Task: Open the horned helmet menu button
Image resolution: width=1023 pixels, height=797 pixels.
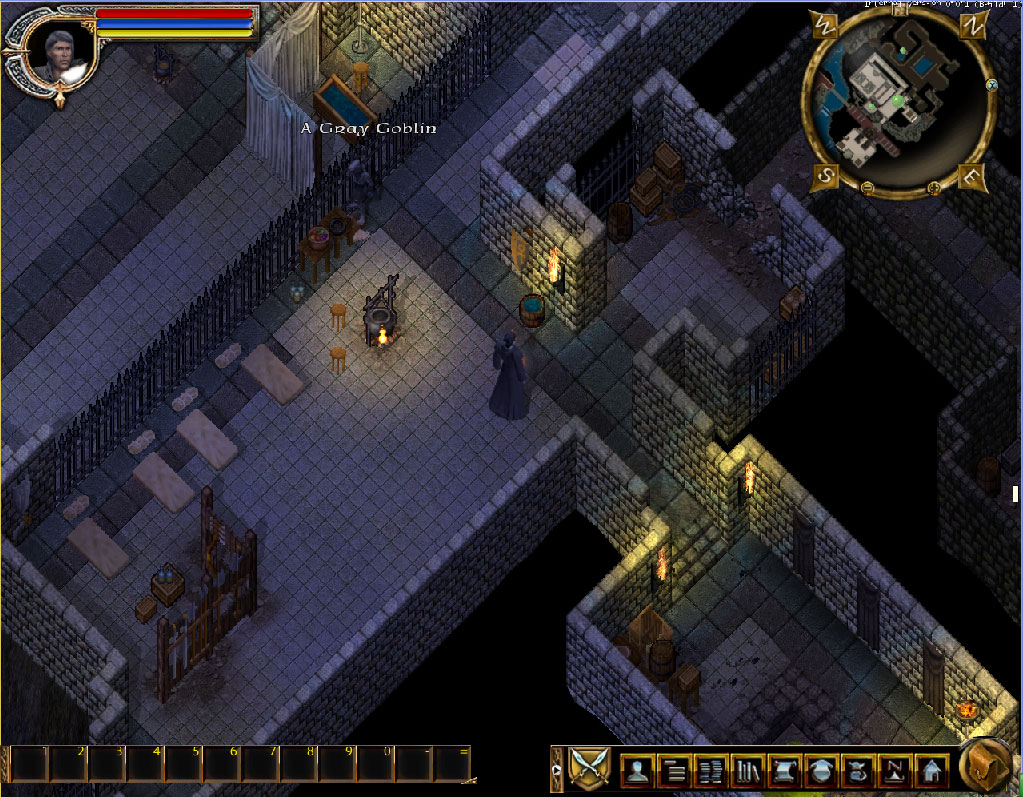Action: coord(858,770)
